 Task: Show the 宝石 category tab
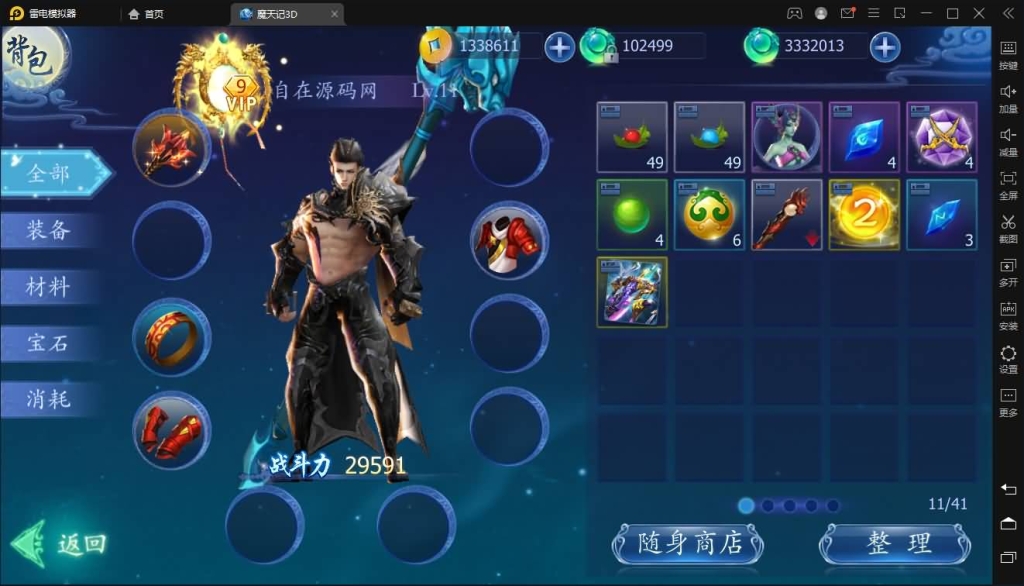pyautogui.click(x=49, y=343)
